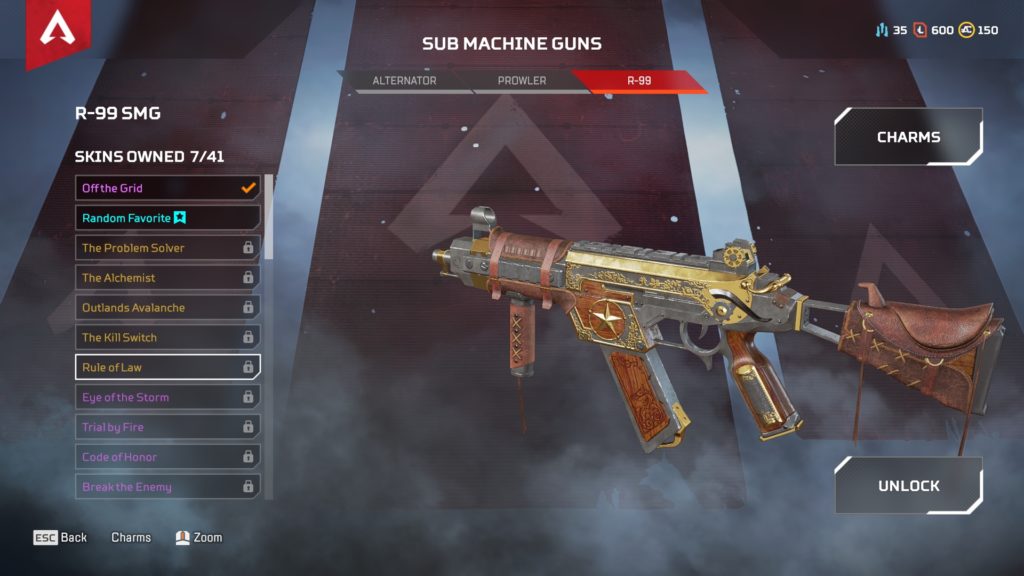Screen dimensions: 1024x576
Task: Select the Break the Enemy skin
Action: [168, 487]
